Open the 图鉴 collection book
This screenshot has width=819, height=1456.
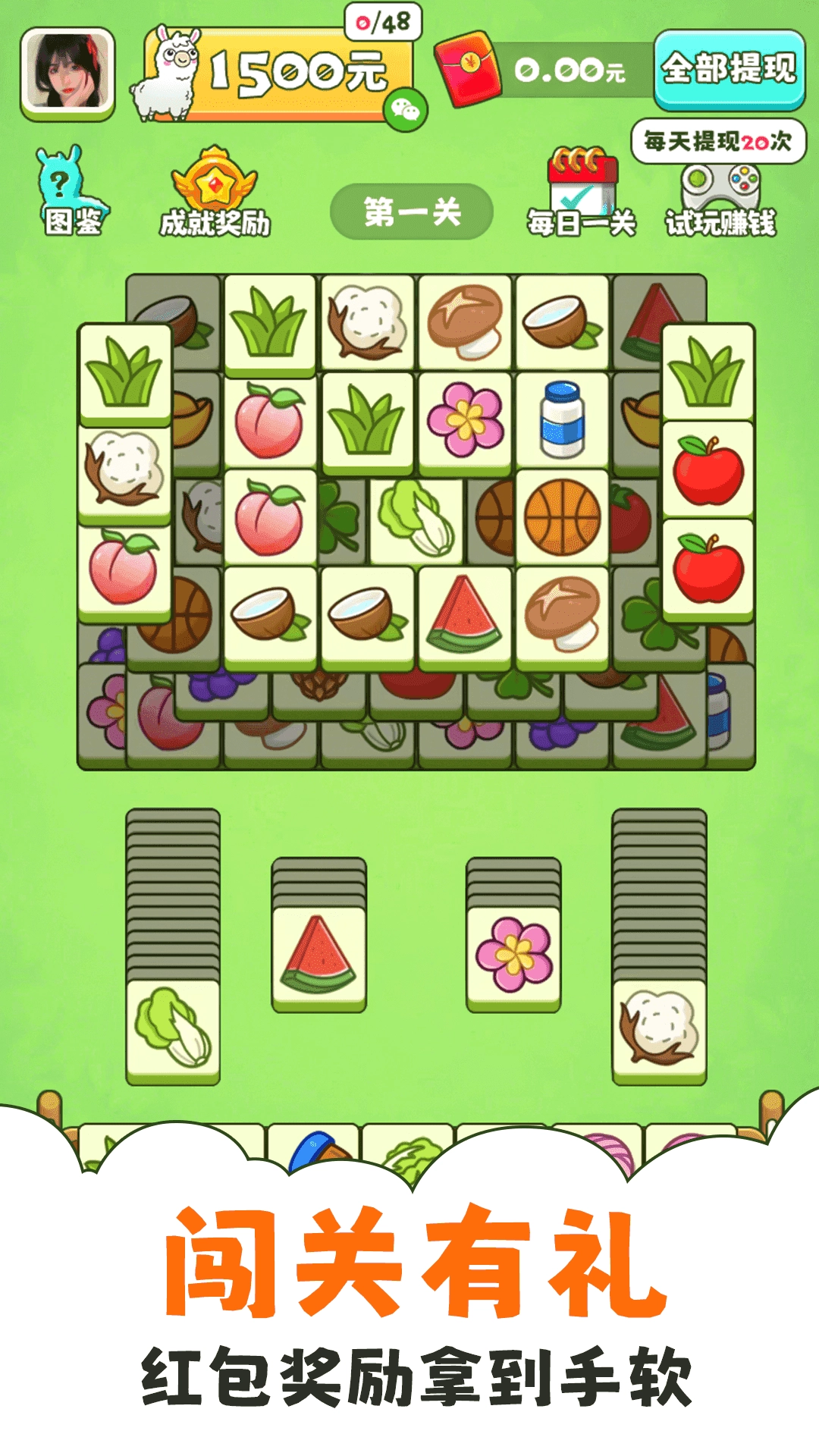pos(72,193)
